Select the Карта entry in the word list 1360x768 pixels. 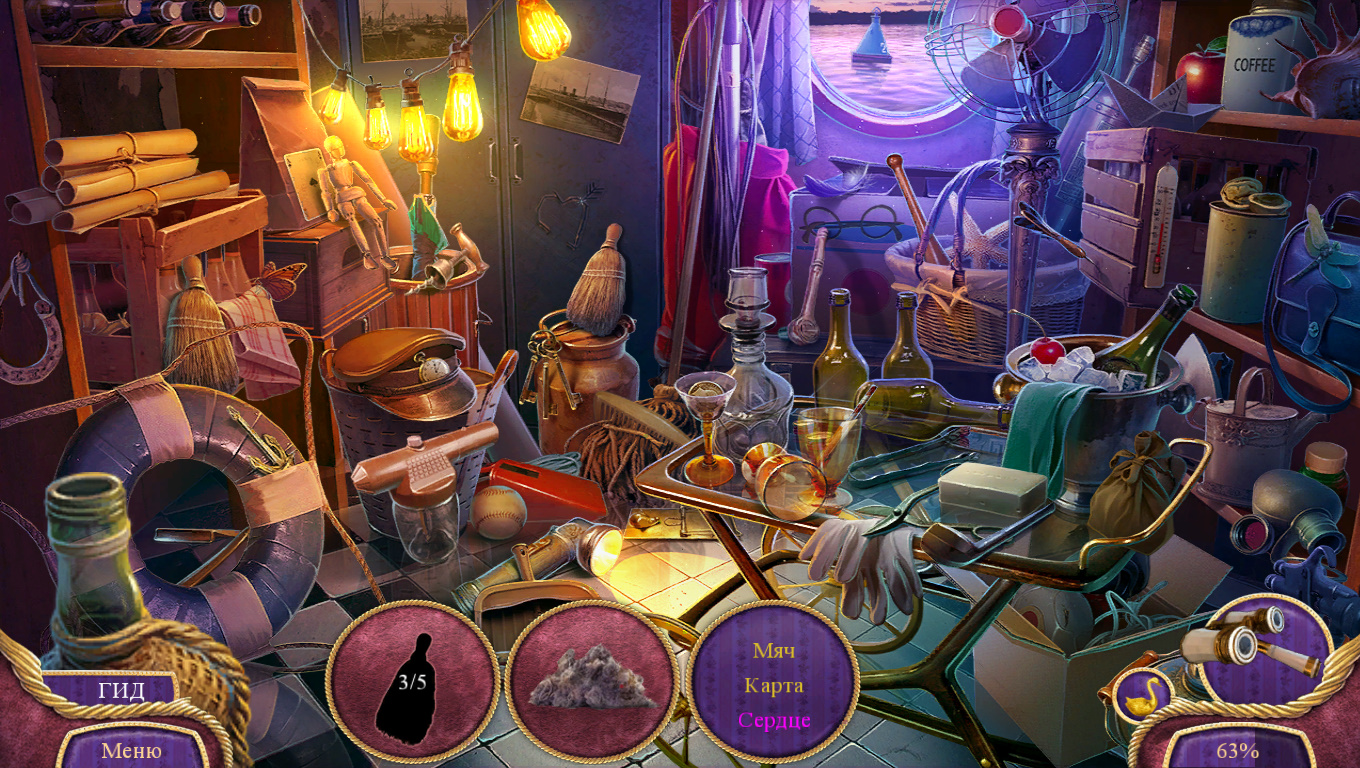click(x=773, y=685)
